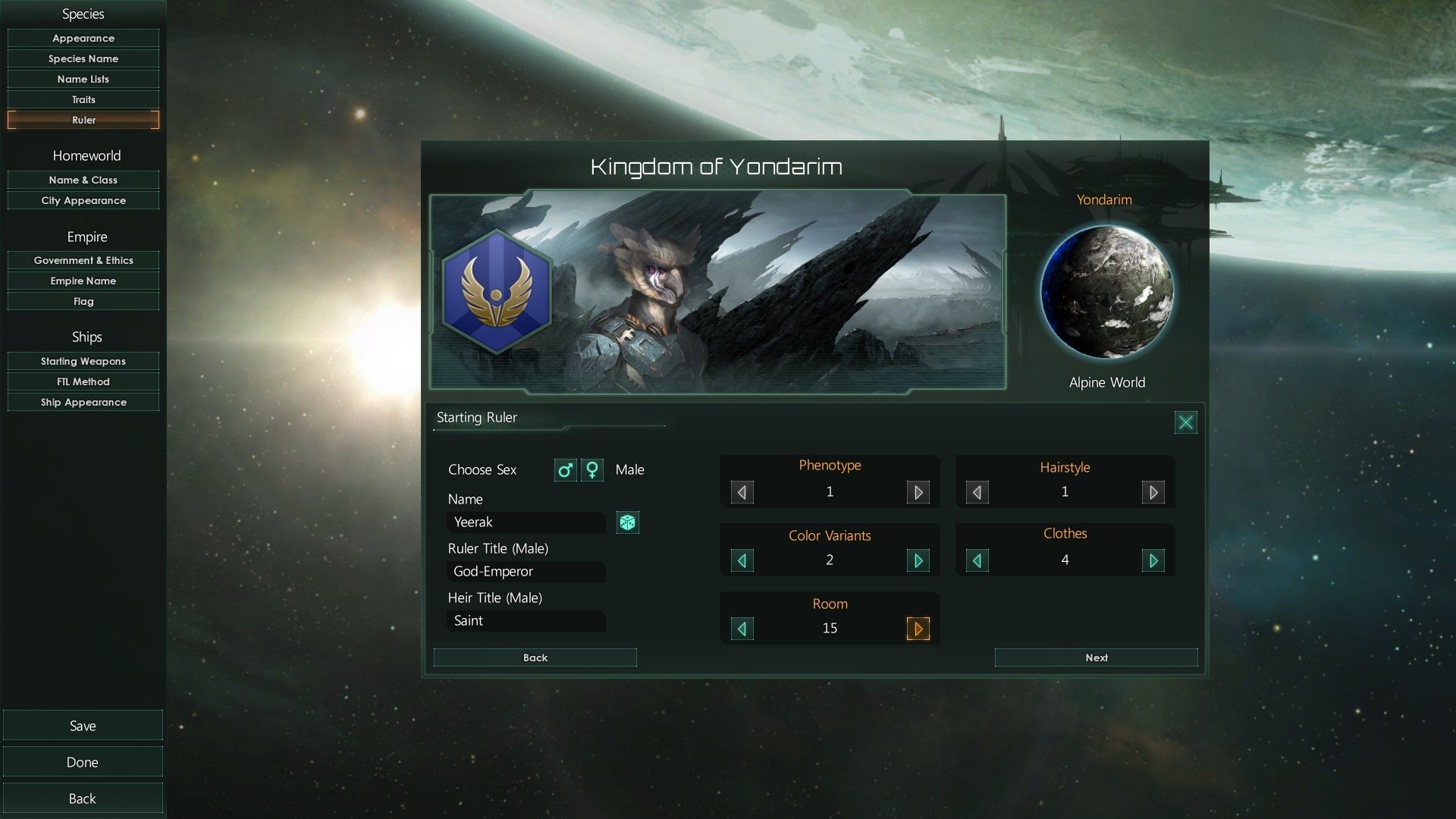Advance to next Room option
This screenshot has height=819, width=1456.
pyautogui.click(x=918, y=629)
